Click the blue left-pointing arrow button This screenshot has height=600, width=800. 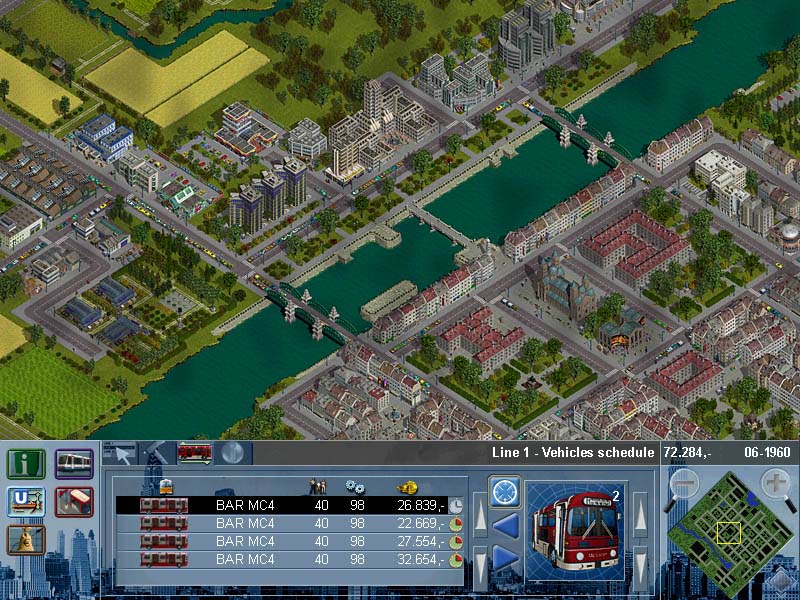coord(504,524)
